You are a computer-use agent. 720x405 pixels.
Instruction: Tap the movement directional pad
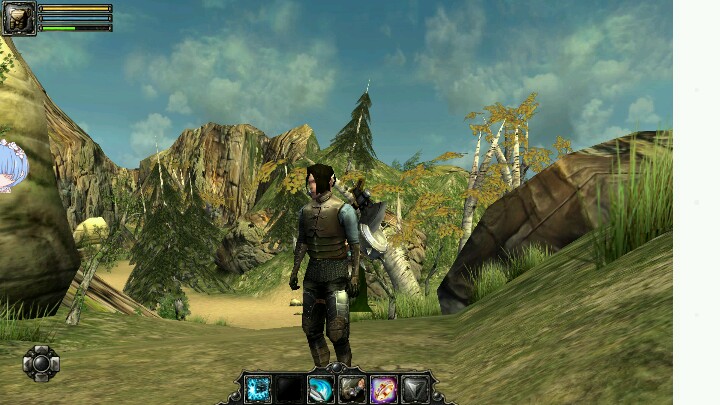[41, 363]
